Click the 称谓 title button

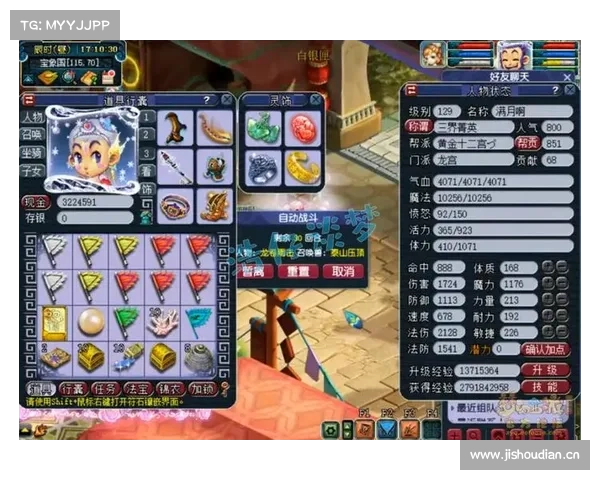click(x=418, y=127)
